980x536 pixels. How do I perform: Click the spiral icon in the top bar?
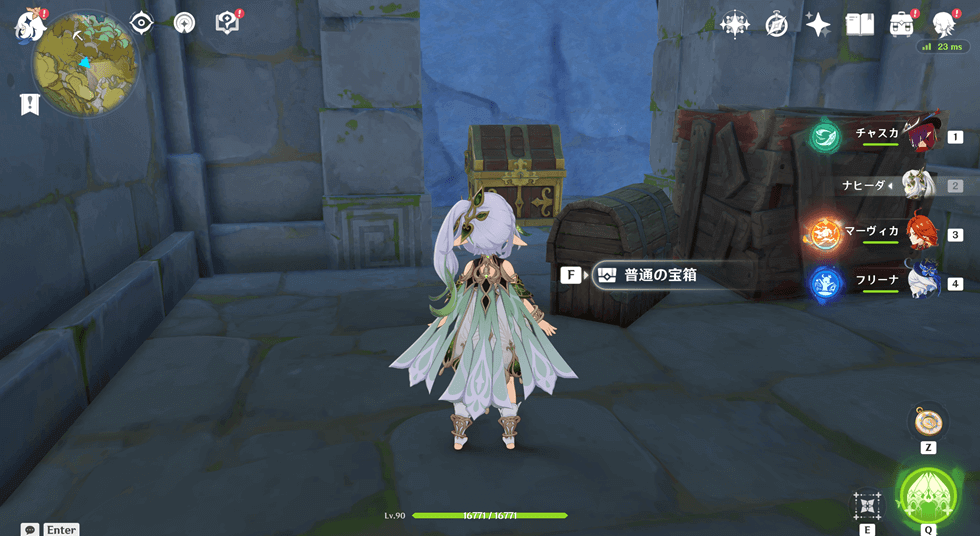(184, 23)
